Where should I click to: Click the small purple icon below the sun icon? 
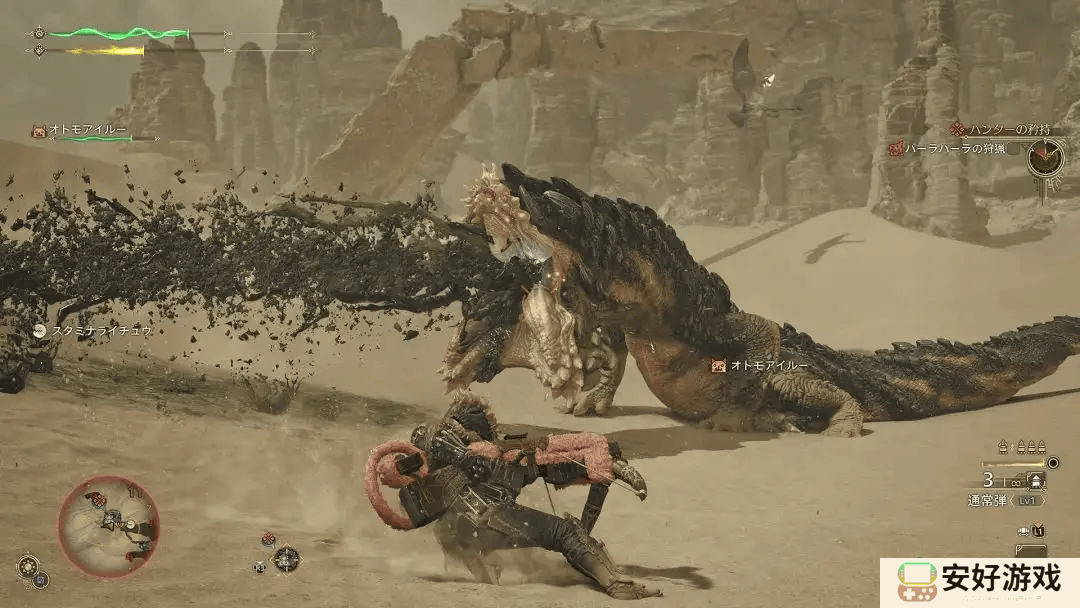point(42,579)
